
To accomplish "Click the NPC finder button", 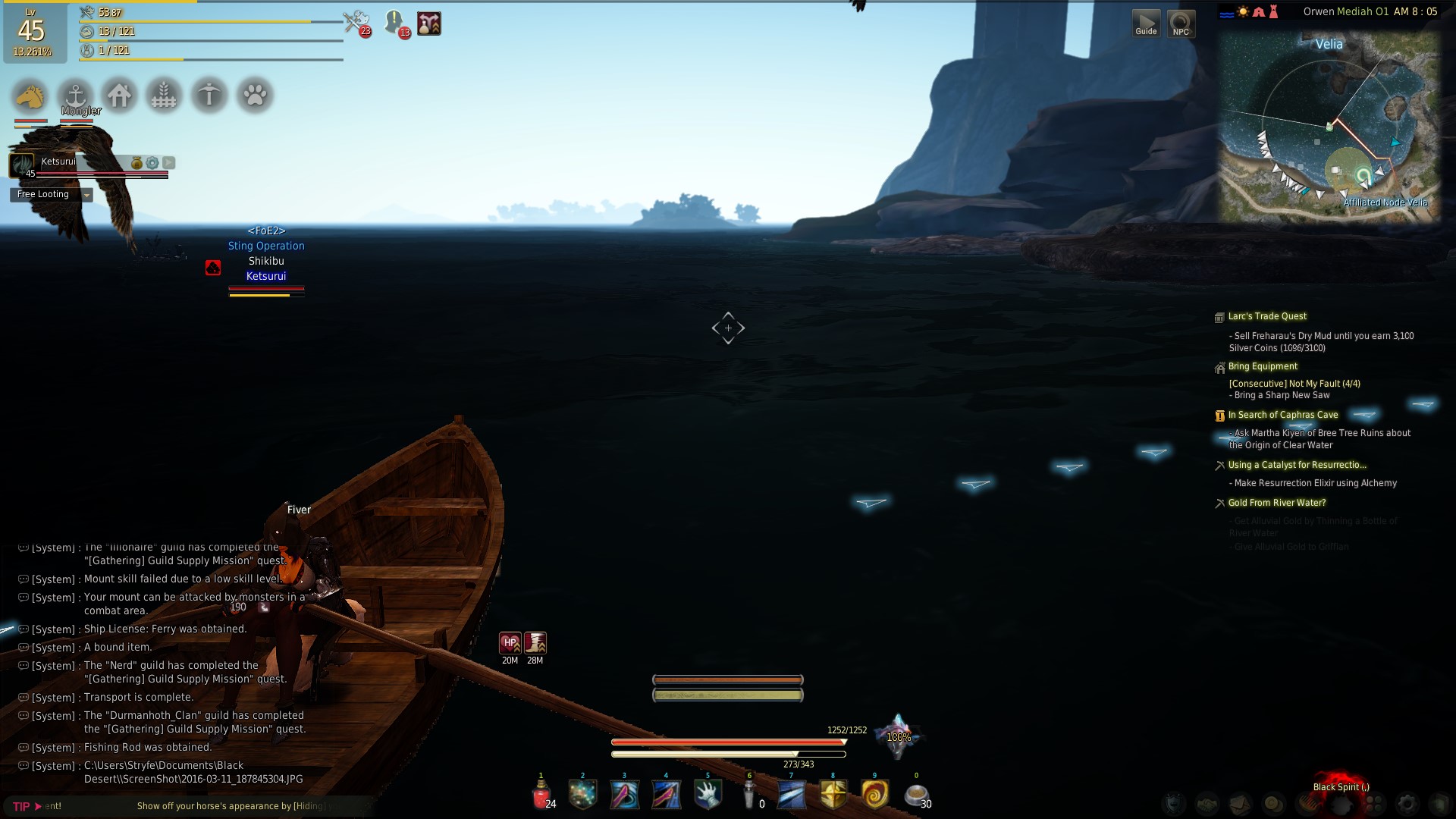I will coord(1181,24).
